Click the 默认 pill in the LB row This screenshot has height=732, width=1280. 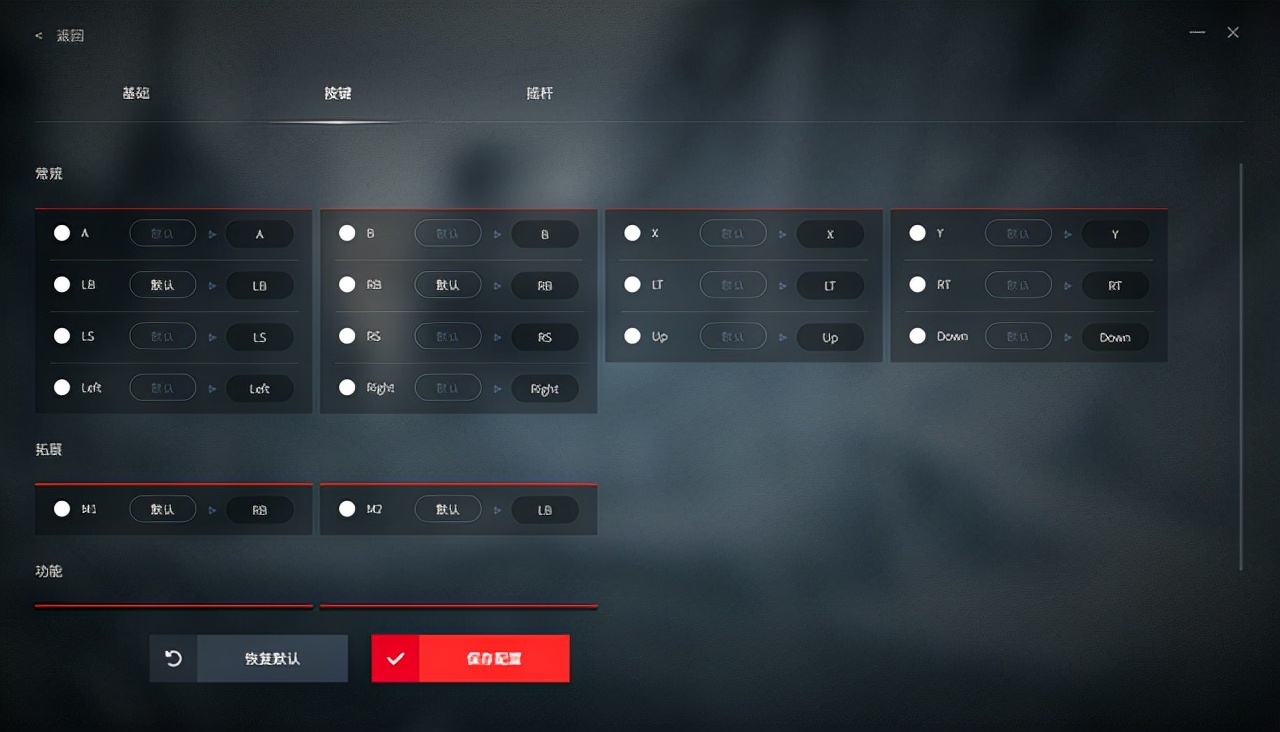pos(162,285)
